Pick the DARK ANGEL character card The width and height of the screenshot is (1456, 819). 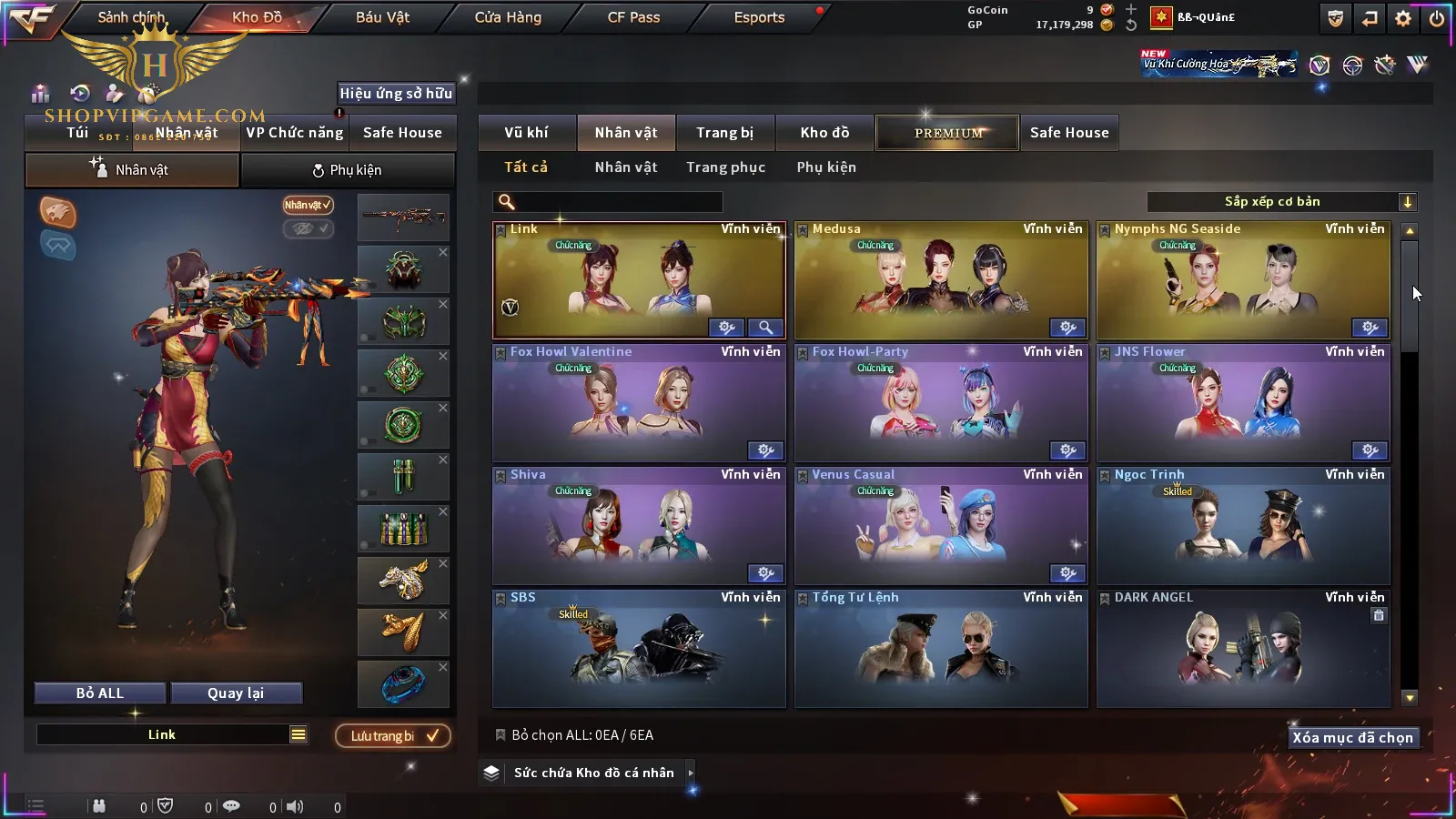pos(1243,651)
